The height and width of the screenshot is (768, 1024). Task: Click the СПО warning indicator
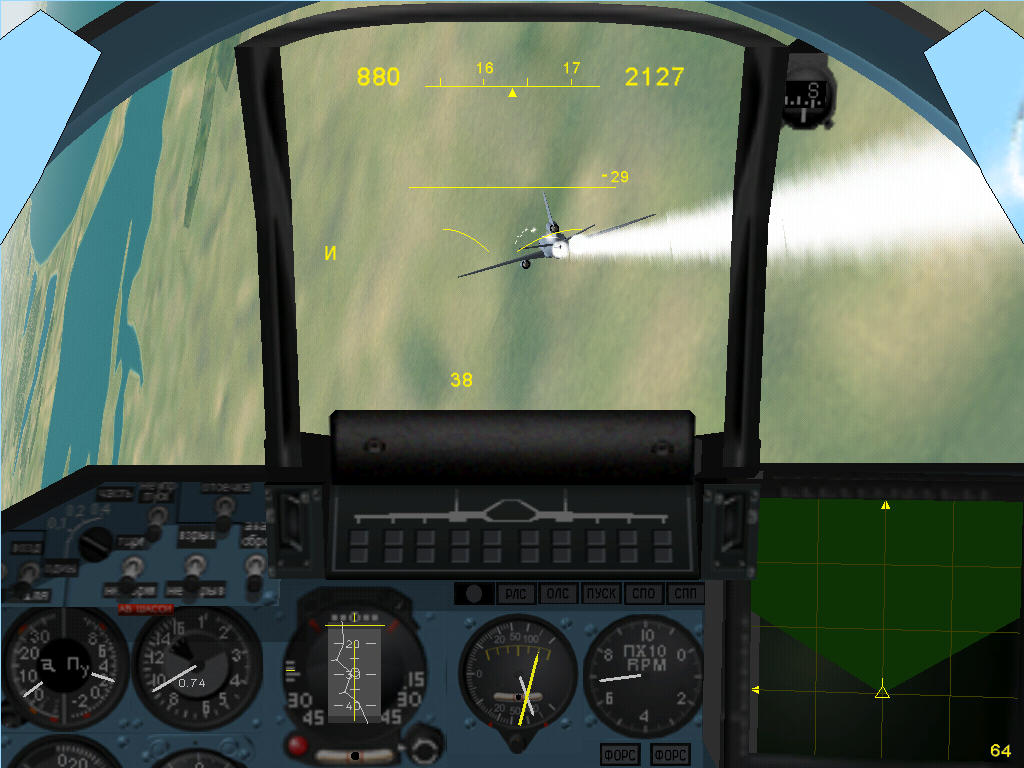point(643,594)
